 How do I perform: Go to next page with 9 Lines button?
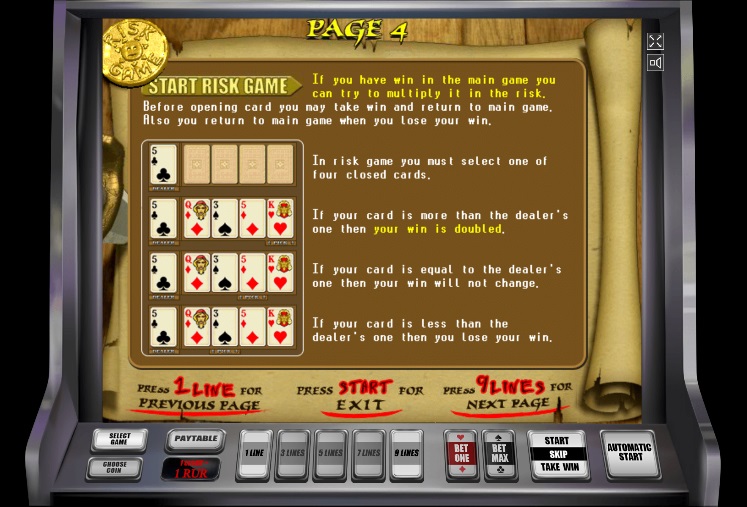405,453
